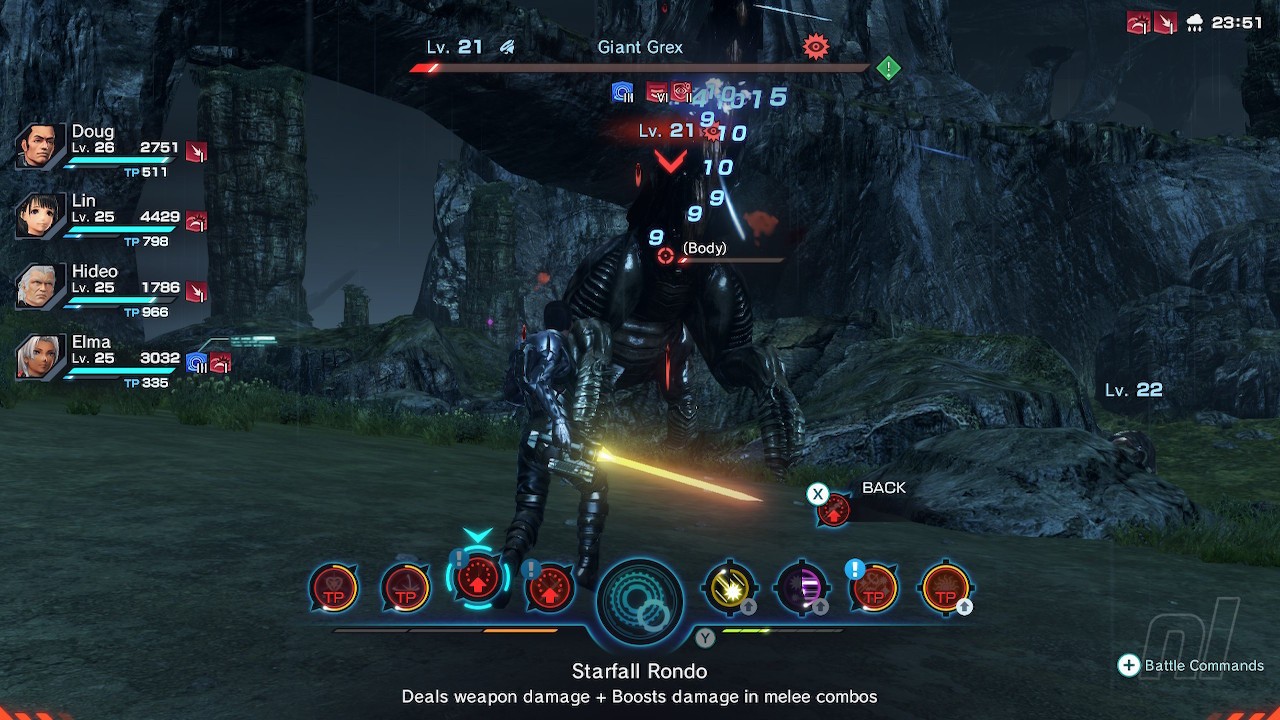Activate the yellow starburst art
Image resolution: width=1280 pixels, height=720 pixels.
pos(729,588)
